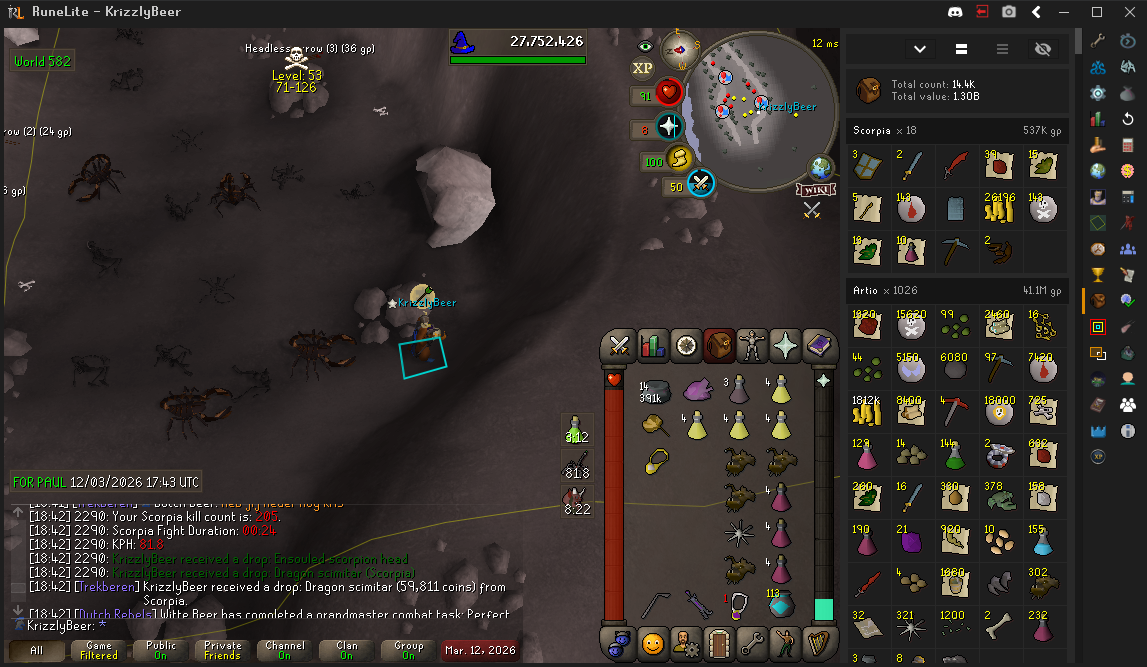This screenshot has width=1147, height=667.
Task: Open the Worn Equipment tab
Action: [754, 346]
